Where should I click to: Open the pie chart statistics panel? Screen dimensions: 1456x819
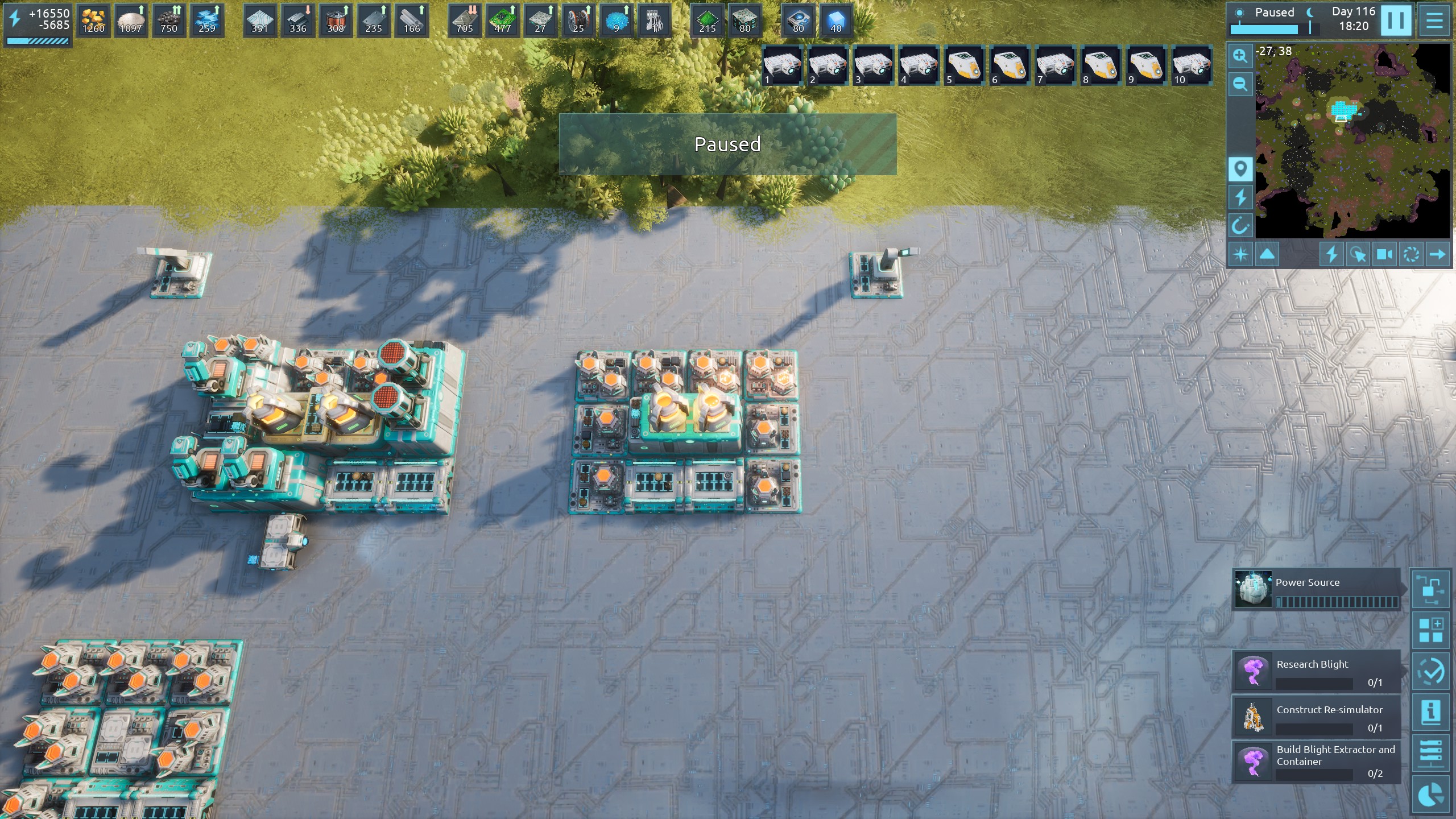(x=1430, y=795)
